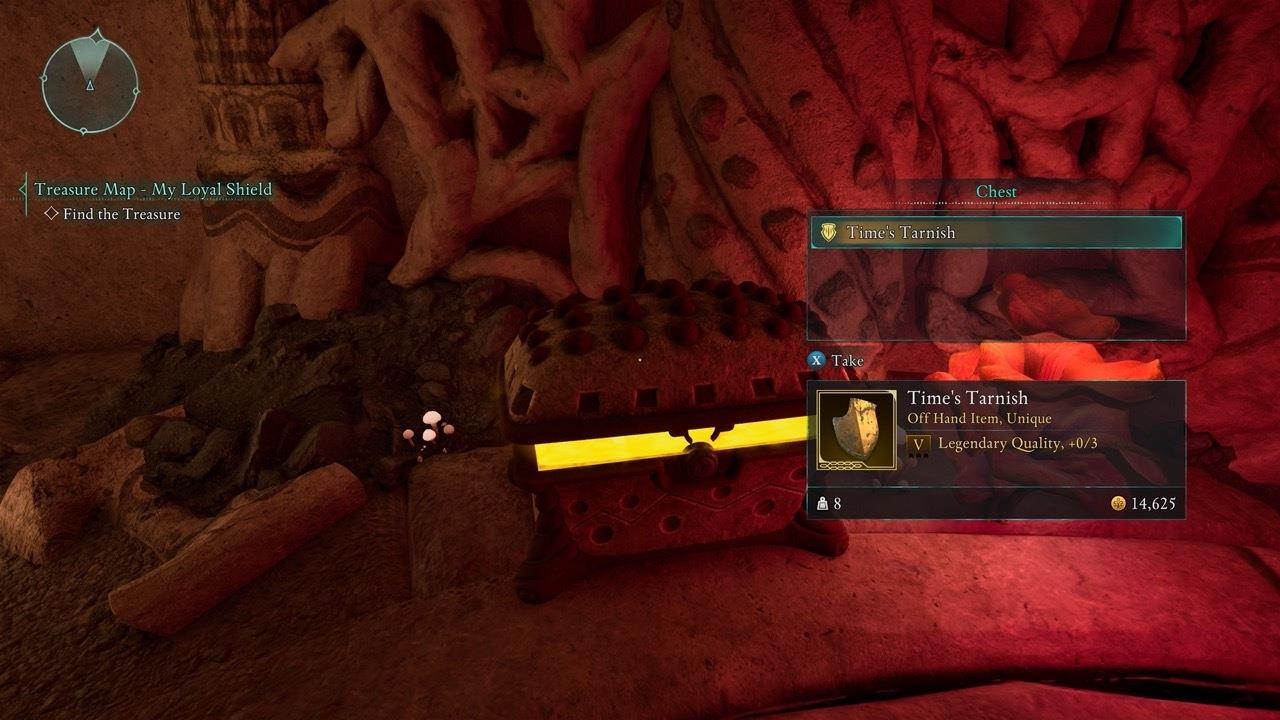Screen dimensions: 1280x720
Task: Open the Treasure Map - My Loyal Shield quest
Action: 155,189
